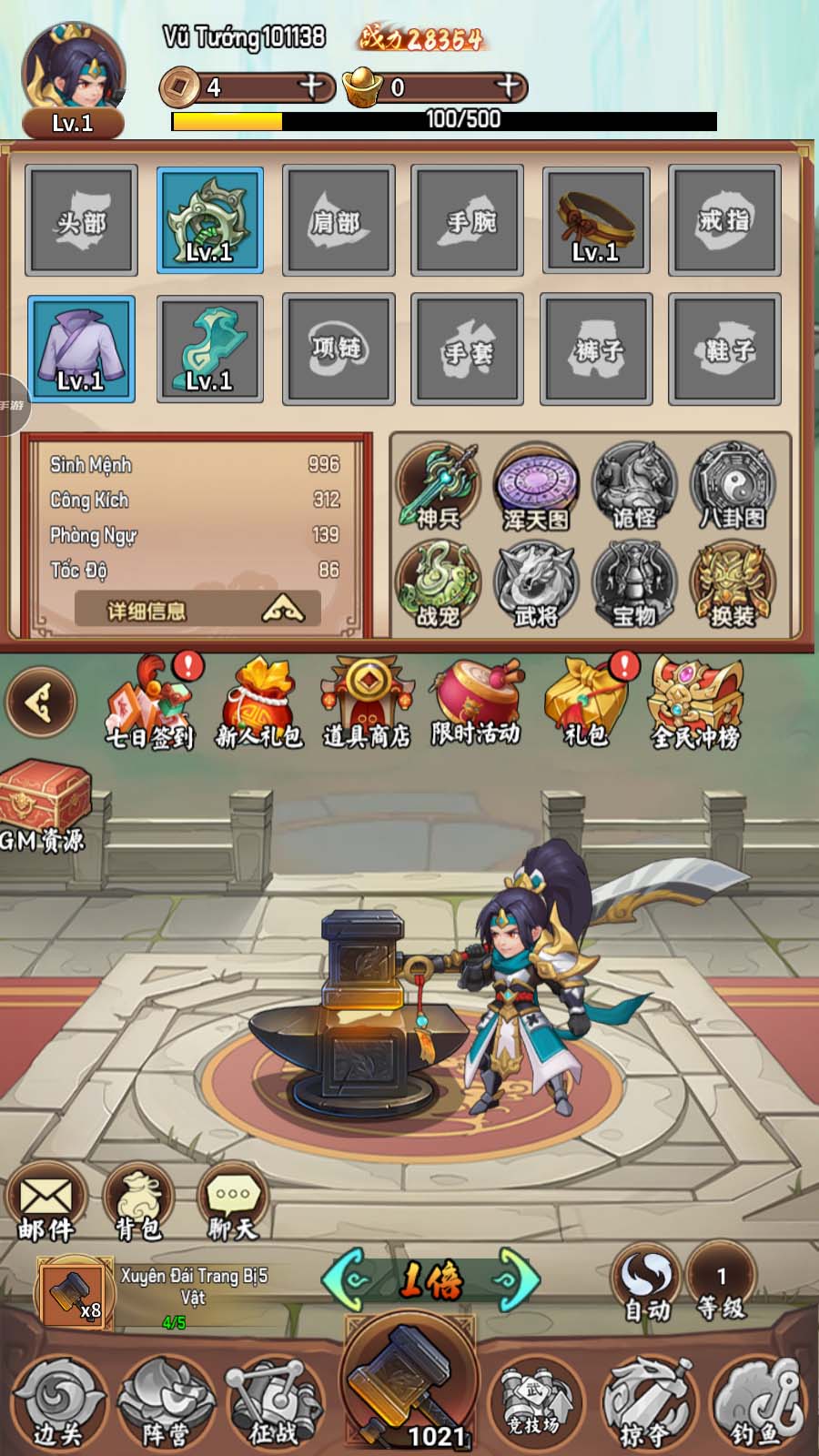Open the 全民冲榜 ranking event chest
This screenshot has height=1456, width=819.
(696, 705)
